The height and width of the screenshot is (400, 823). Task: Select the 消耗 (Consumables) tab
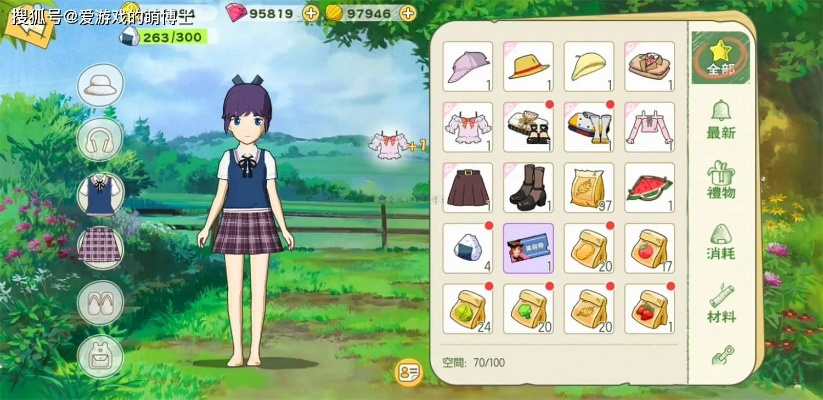coord(721,240)
